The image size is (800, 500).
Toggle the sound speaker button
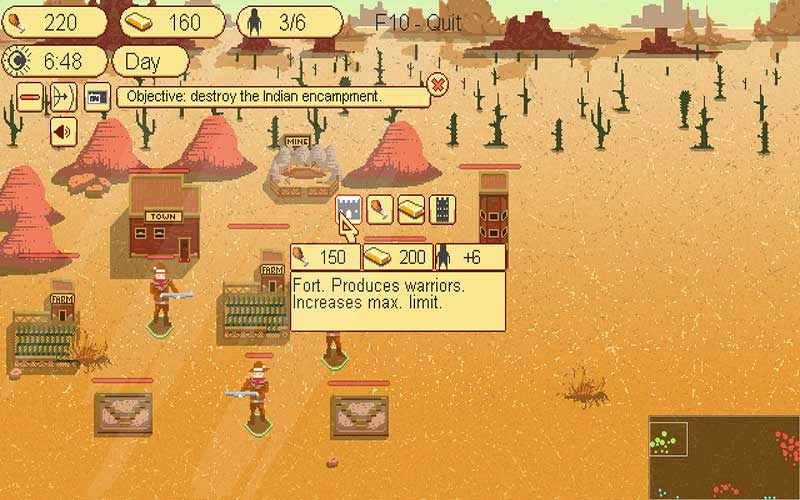pos(63,130)
